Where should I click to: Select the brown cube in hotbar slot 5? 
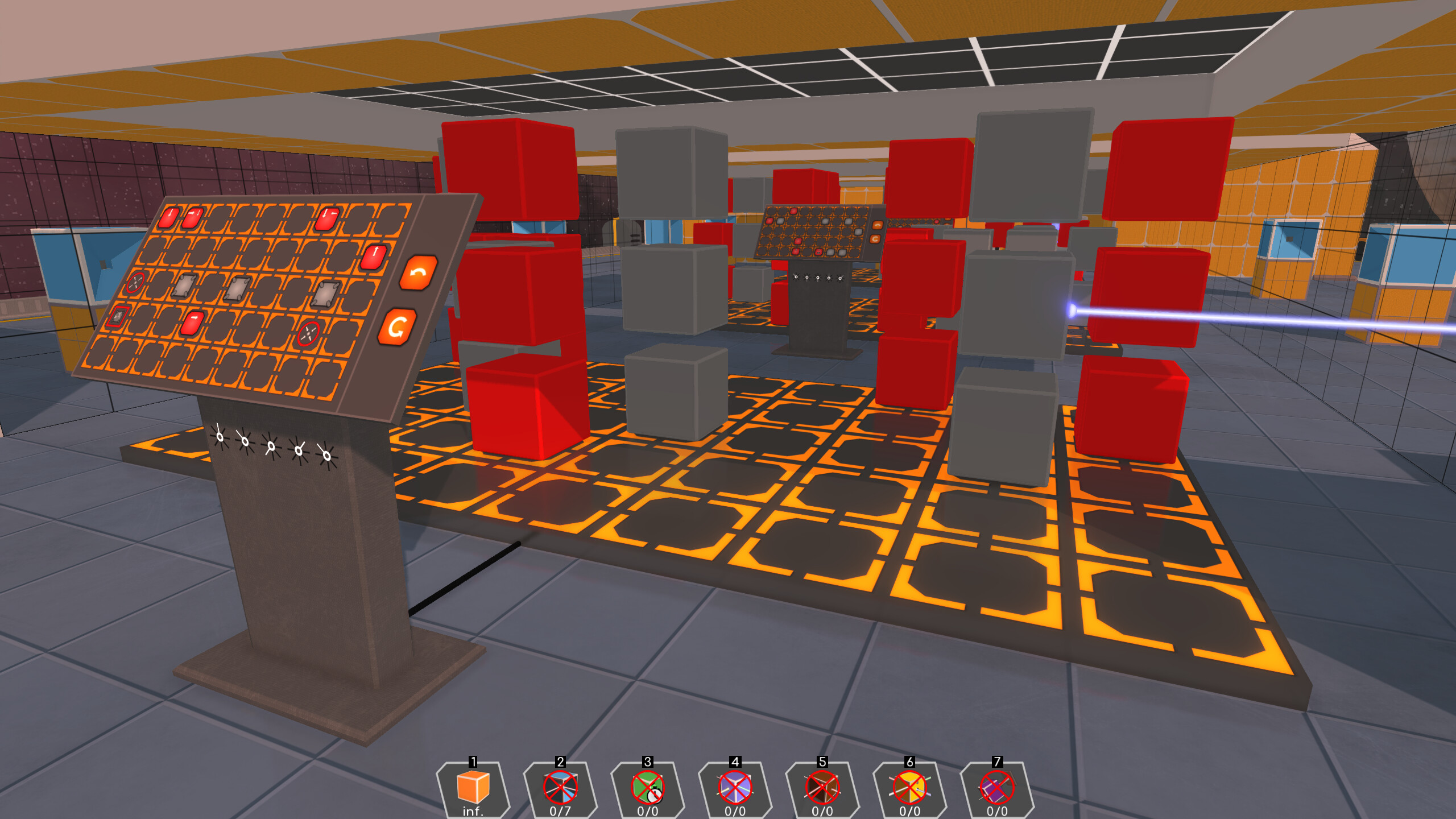pyautogui.click(x=823, y=788)
